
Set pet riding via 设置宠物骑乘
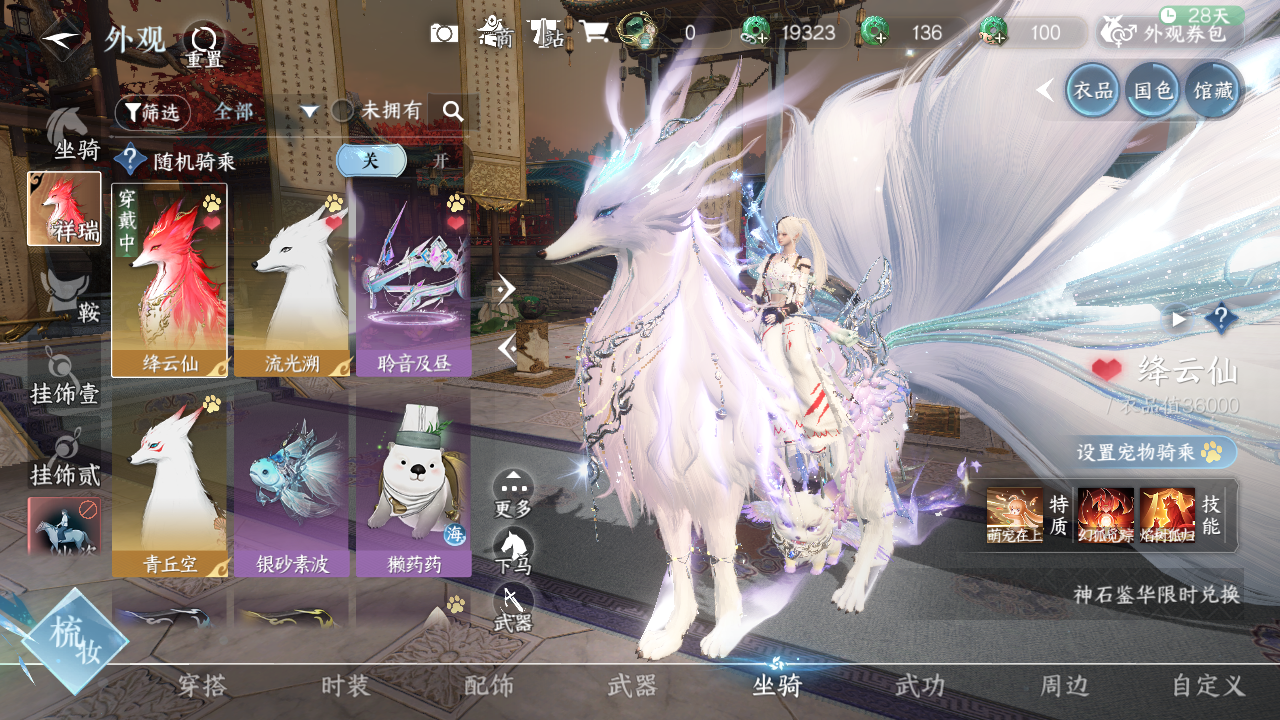click(1157, 452)
